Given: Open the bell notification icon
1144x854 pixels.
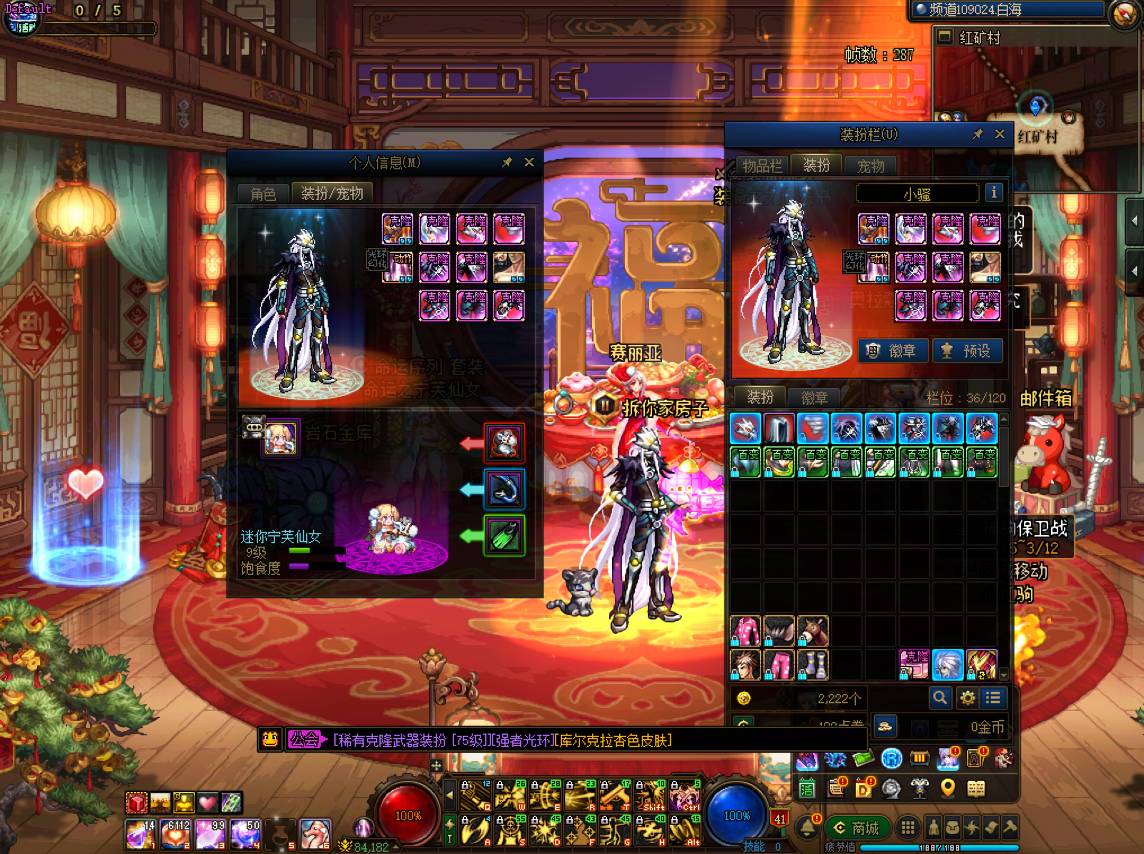Looking at the screenshot, I should (x=806, y=828).
